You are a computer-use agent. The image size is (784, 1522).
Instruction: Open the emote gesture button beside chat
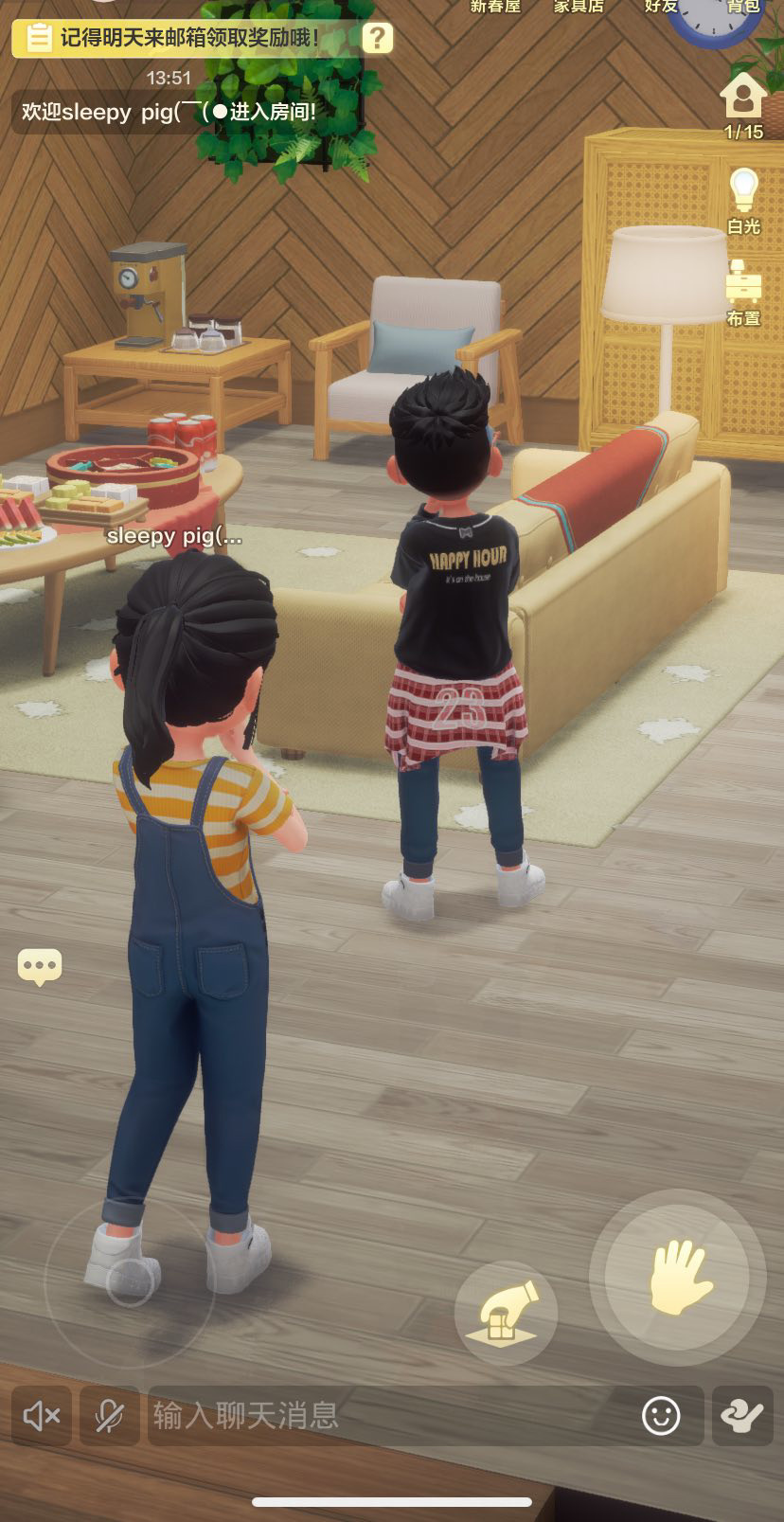pyautogui.click(x=742, y=1416)
